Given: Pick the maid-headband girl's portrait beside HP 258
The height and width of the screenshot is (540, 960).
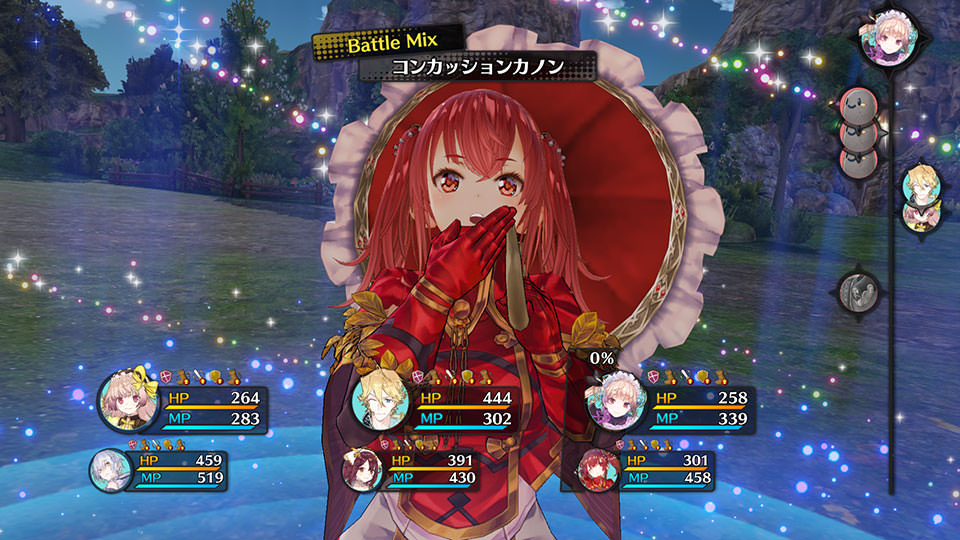Looking at the screenshot, I should pyautogui.click(x=613, y=401).
